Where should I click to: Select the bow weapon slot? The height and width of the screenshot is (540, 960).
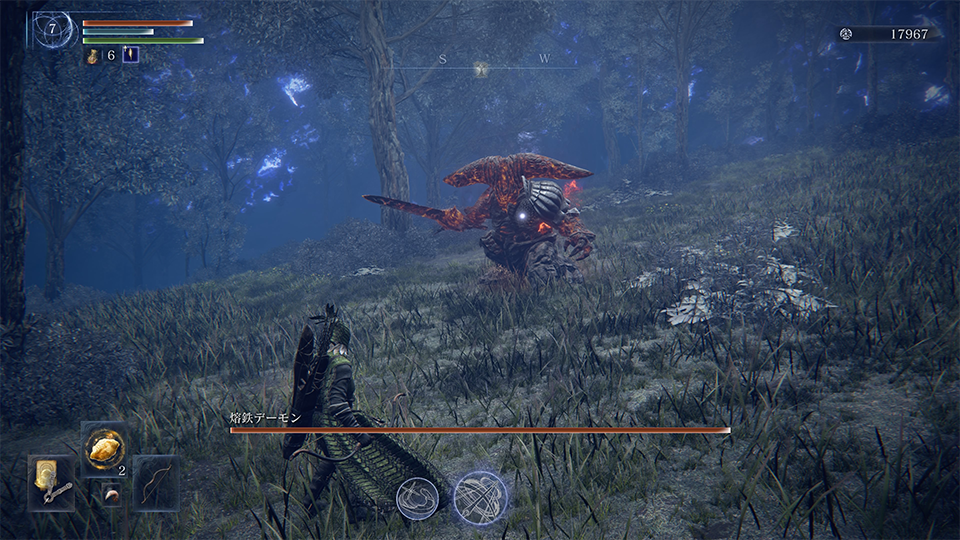coord(156,483)
